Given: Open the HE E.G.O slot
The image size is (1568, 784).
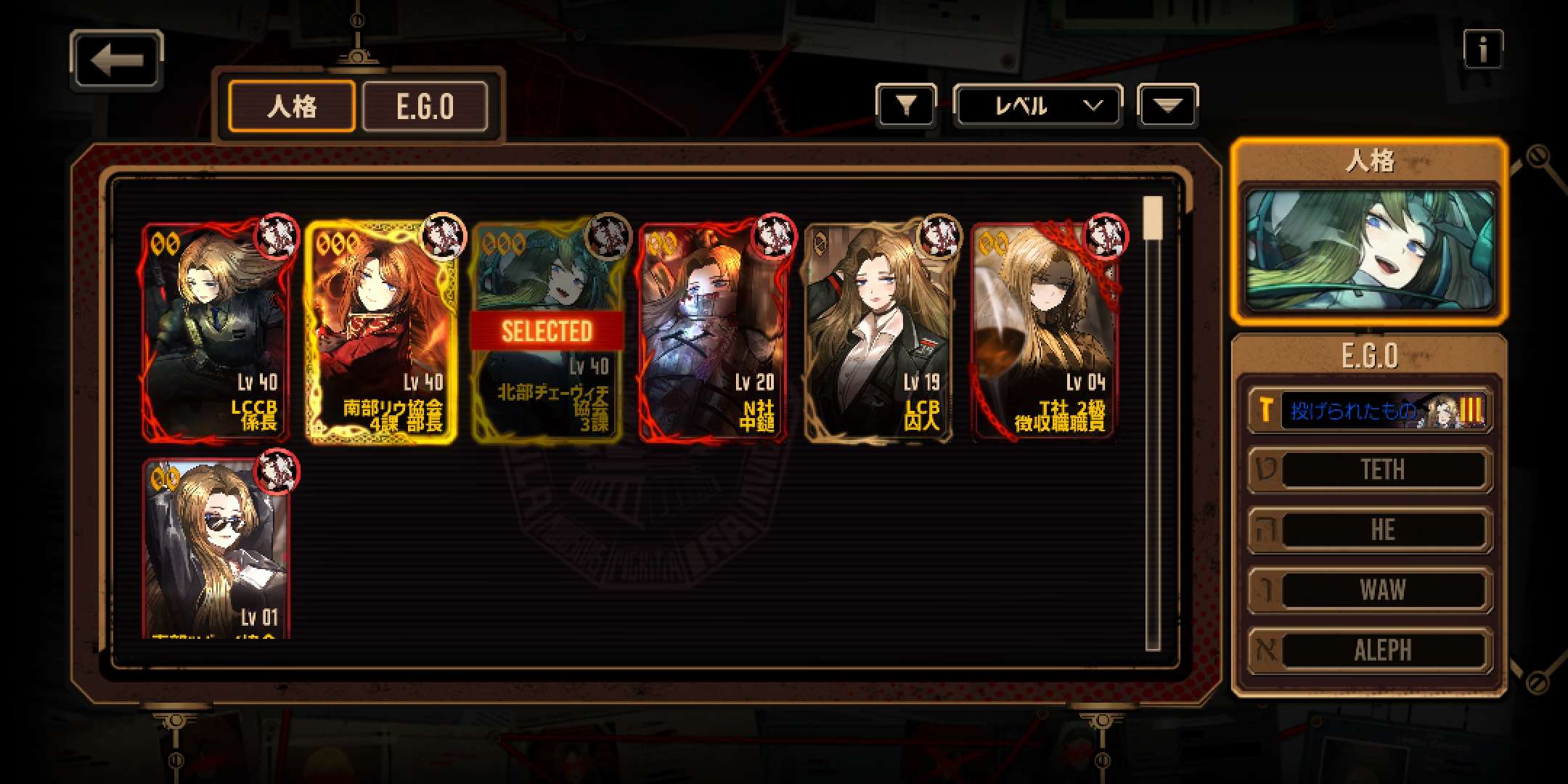Looking at the screenshot, I should pos(1369,530).
